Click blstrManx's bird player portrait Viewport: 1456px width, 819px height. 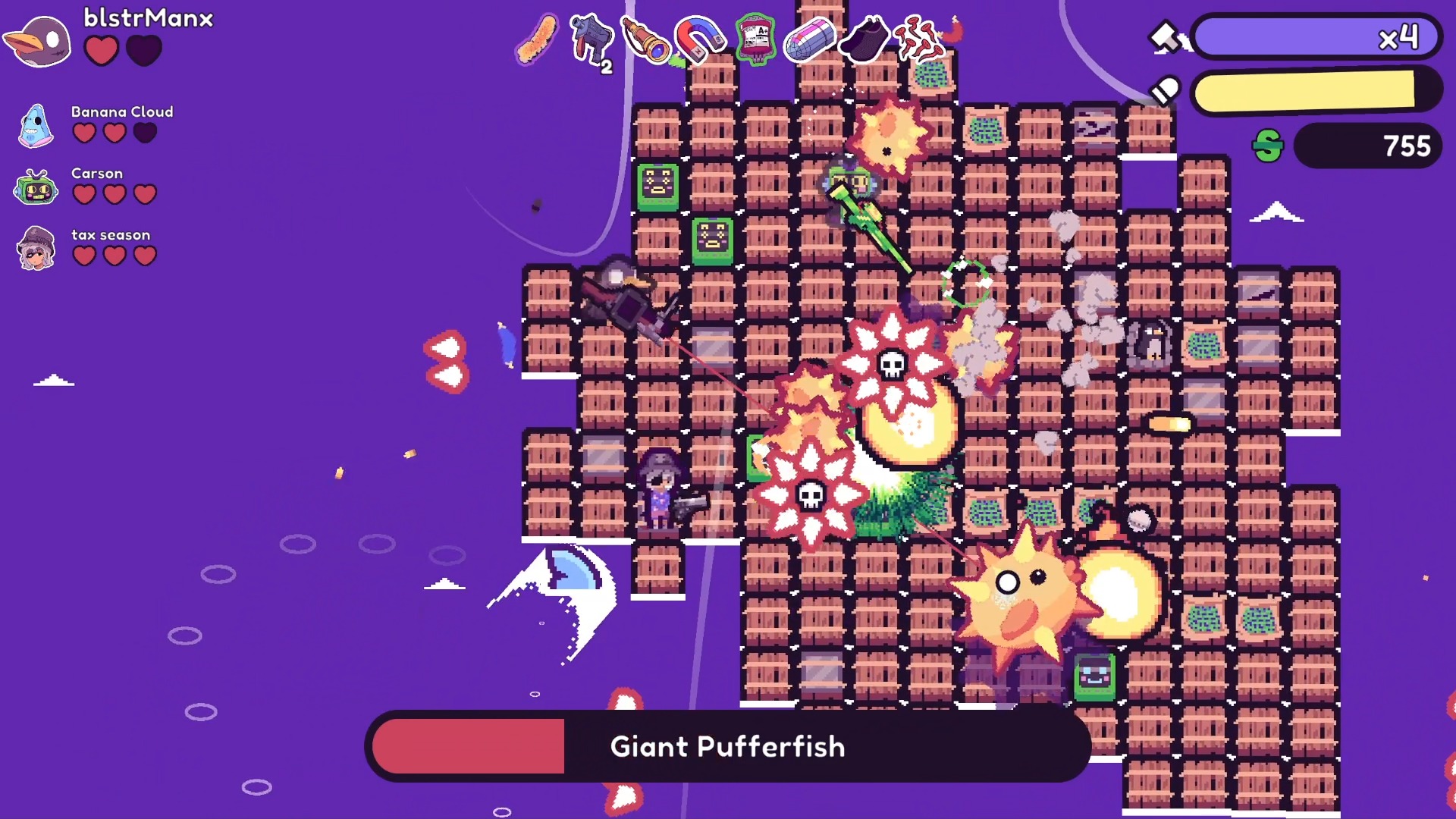coord(39,41)
